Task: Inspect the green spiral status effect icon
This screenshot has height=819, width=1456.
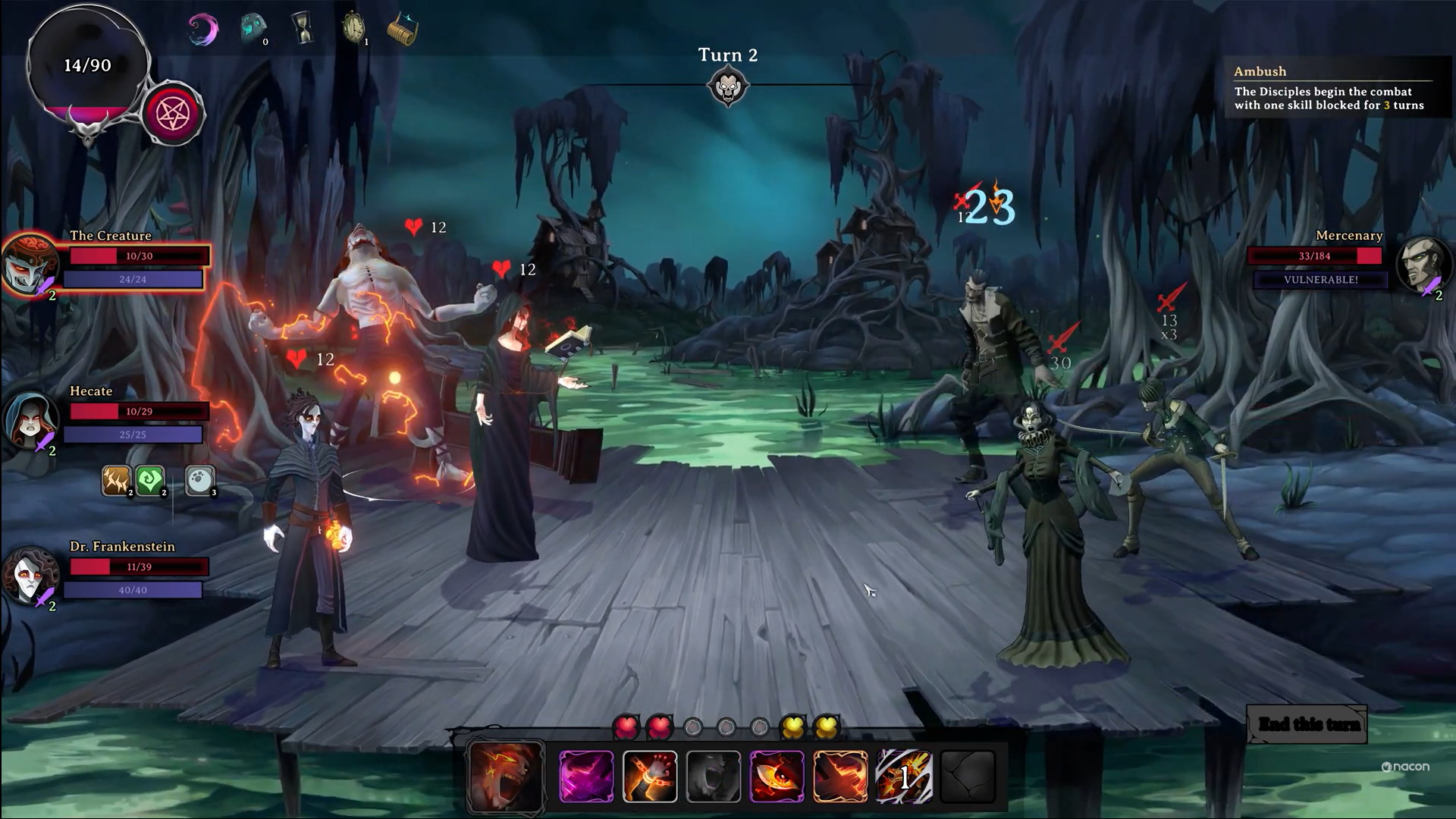Action: (150, 480)
